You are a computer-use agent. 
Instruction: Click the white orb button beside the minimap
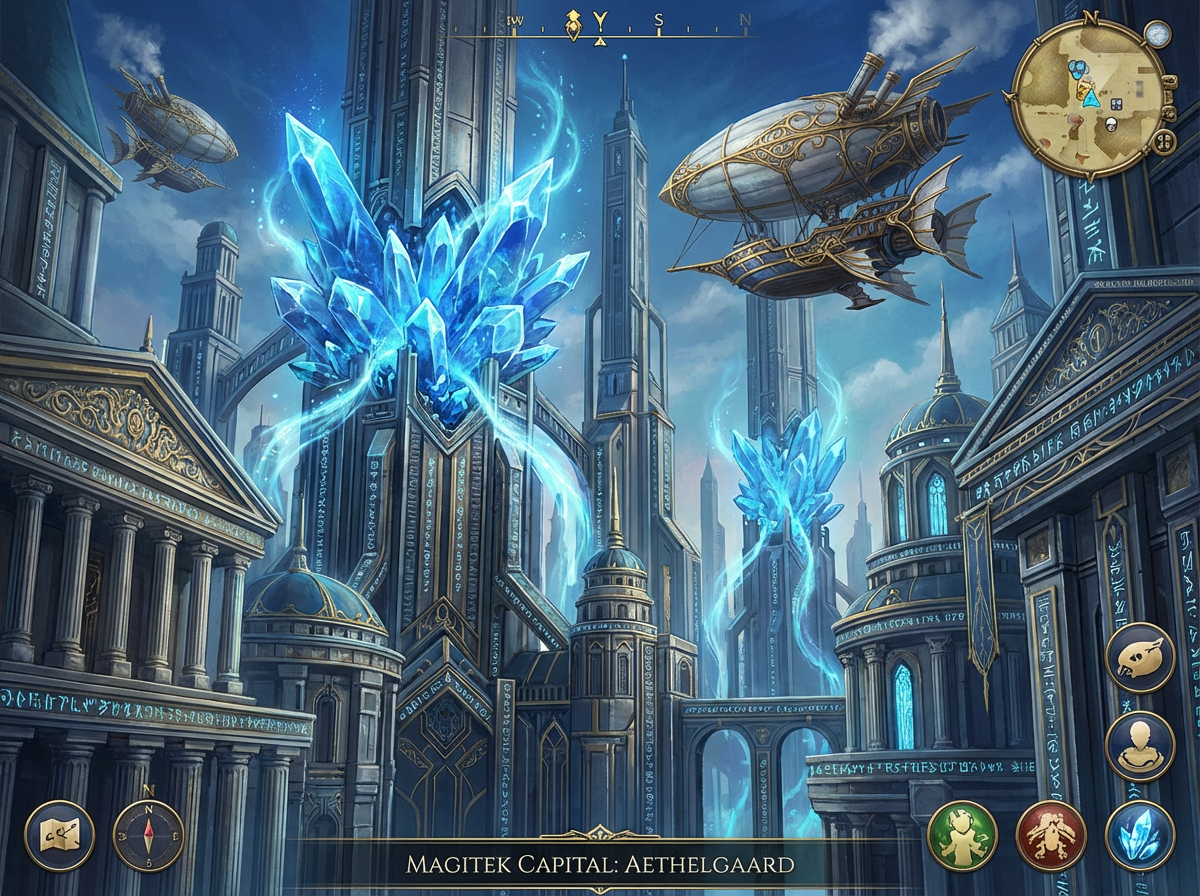point(1158,35)
